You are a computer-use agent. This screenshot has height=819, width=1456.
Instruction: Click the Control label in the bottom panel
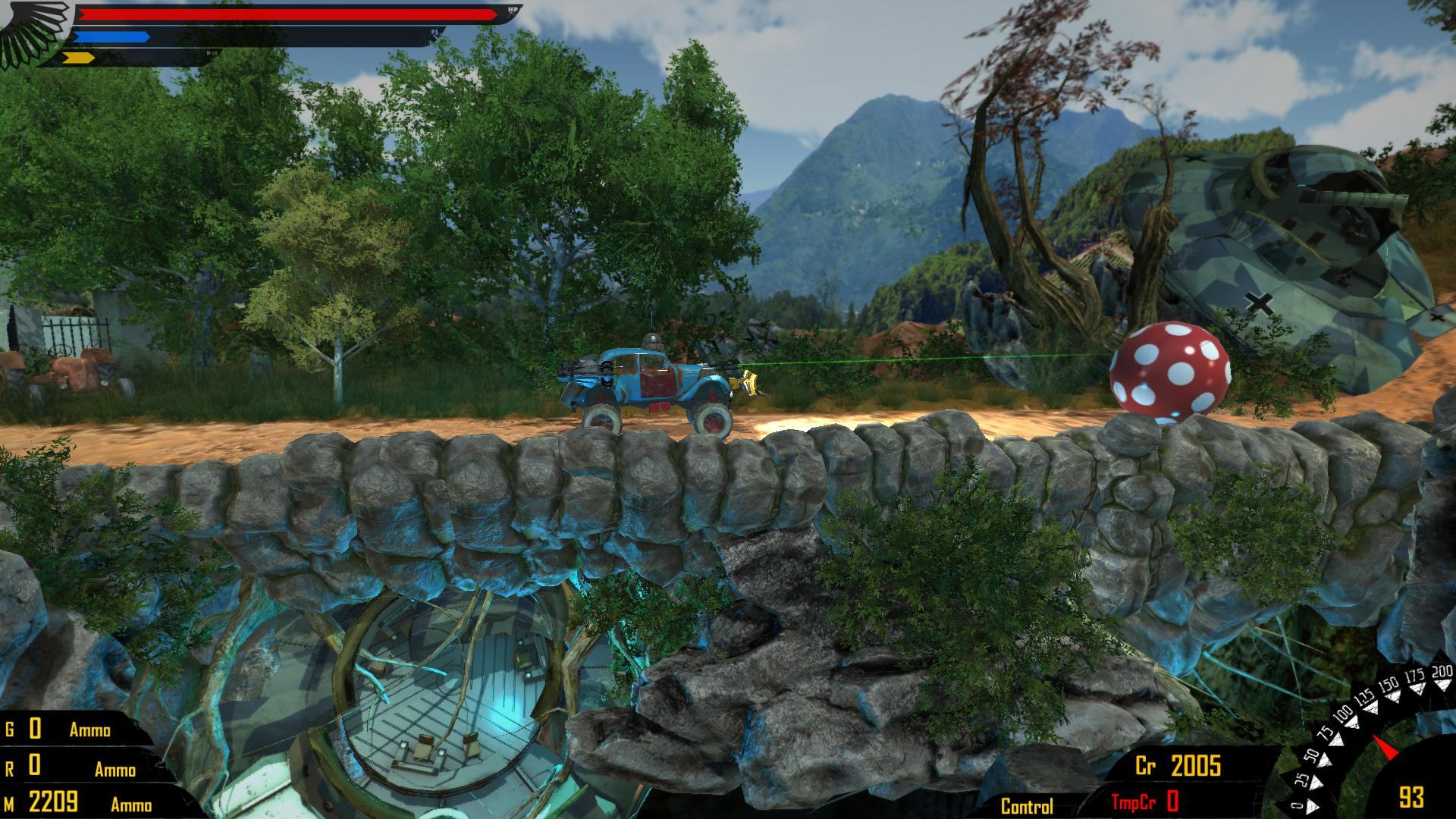pos(1027,806)
